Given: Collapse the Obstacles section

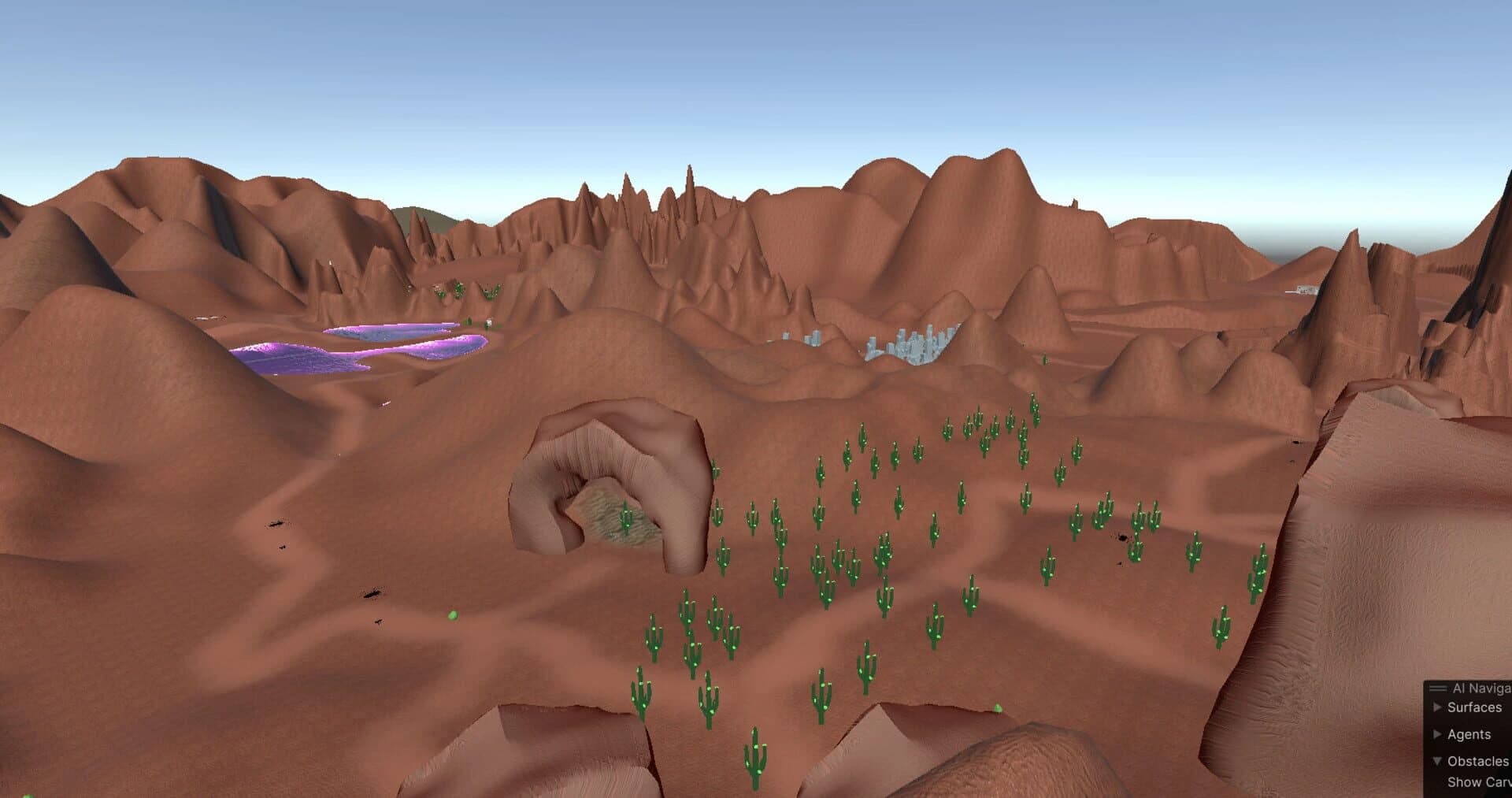Looking at the screenshot, I should 1437,762.
